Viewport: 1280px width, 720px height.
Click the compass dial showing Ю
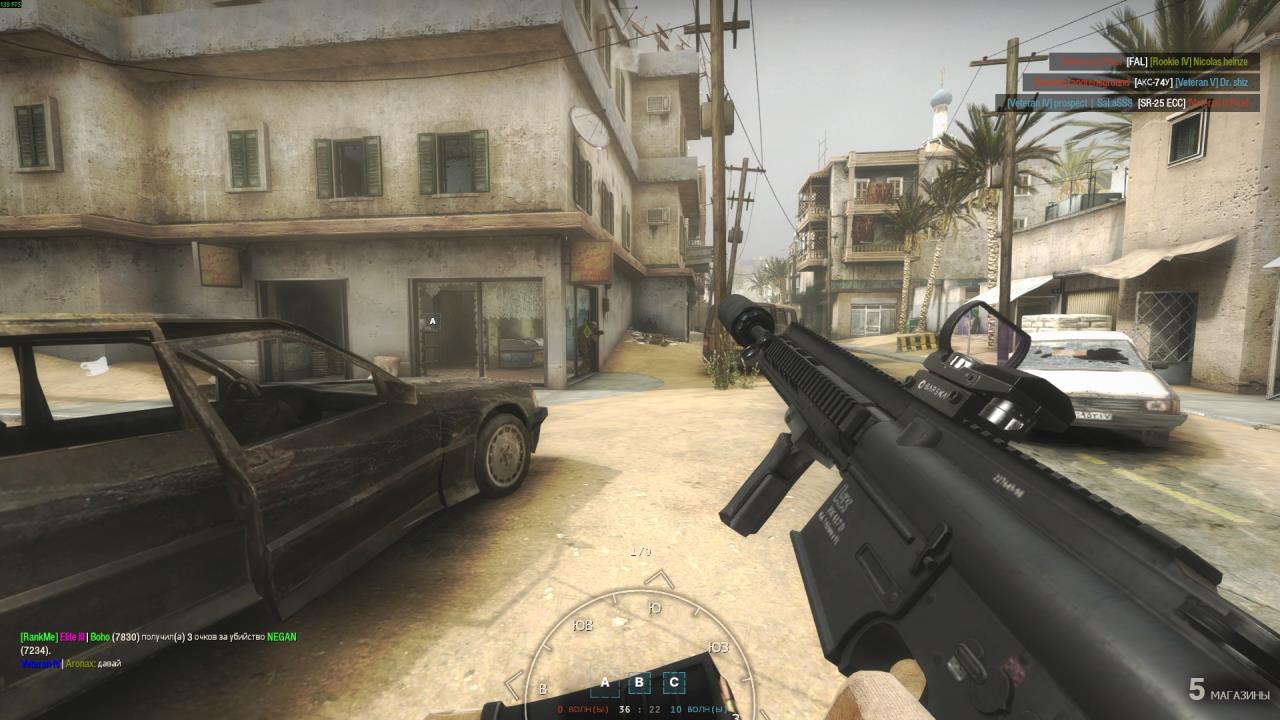point(655,608)
